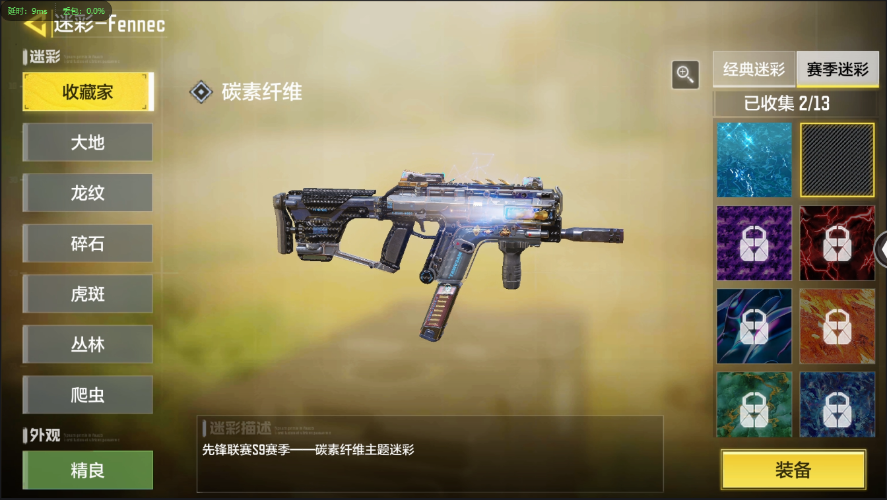887x500 pixels.
Task: Choose the locked purple camo thumbnail
Action: tap(754, 243)
